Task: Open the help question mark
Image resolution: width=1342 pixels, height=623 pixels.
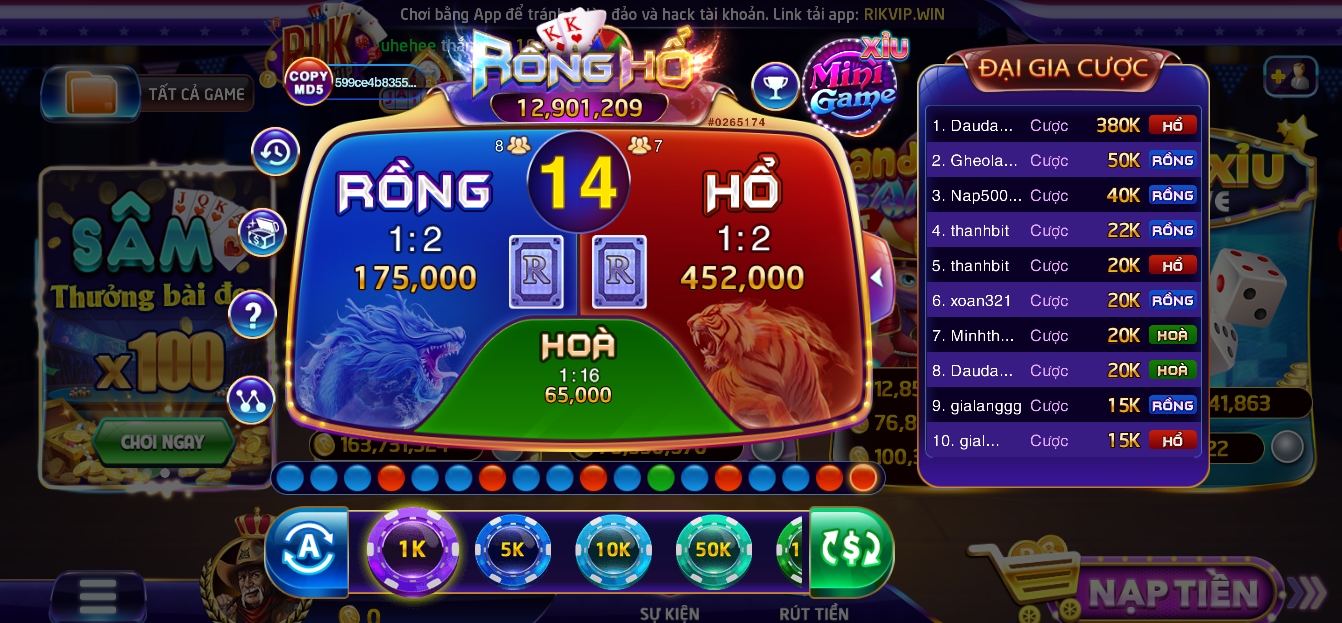Action: tap(253, 316)
